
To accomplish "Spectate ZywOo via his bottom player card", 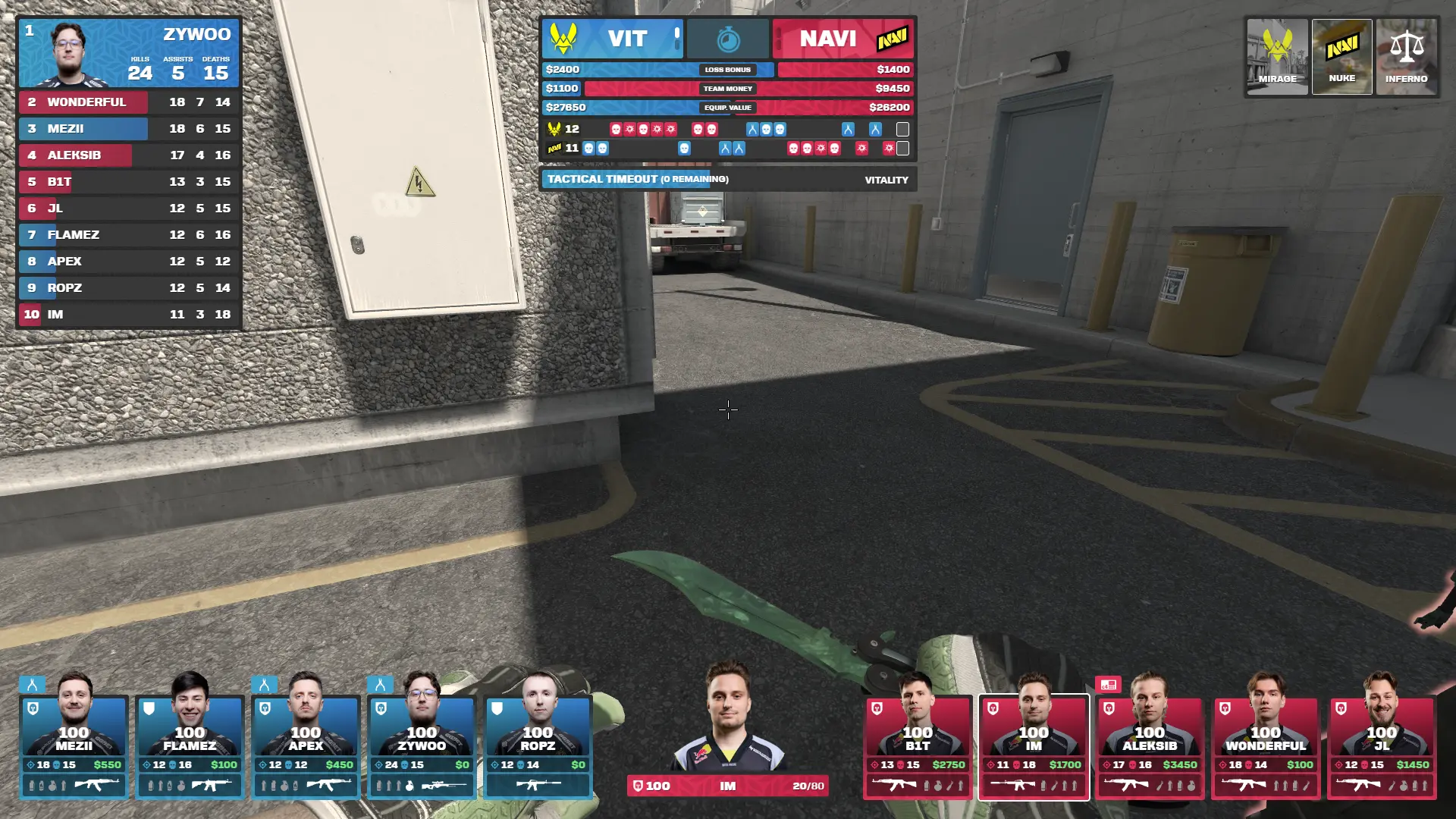I will [422, 747].
